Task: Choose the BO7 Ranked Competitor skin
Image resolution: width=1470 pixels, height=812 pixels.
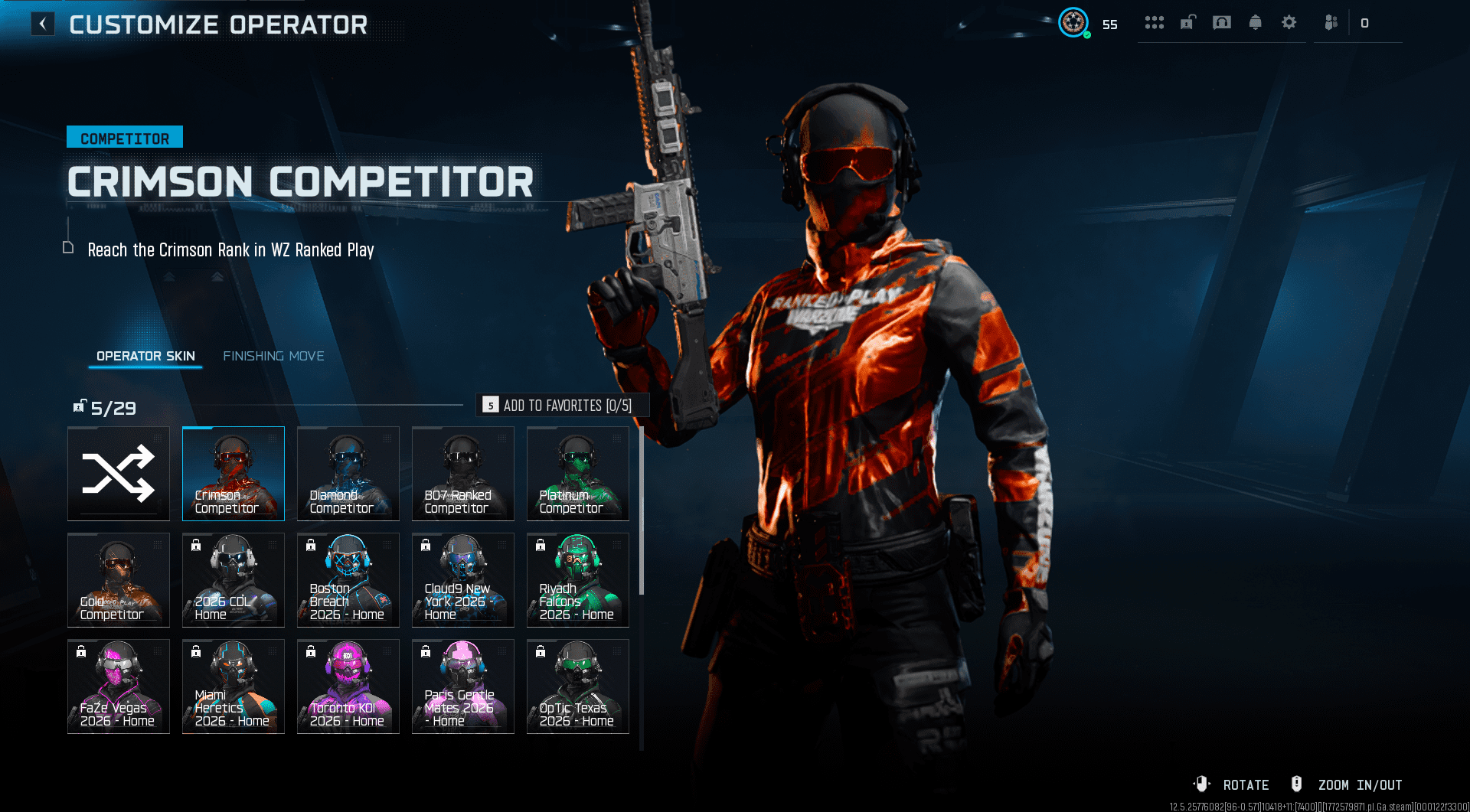Action: tap(463, 474)
